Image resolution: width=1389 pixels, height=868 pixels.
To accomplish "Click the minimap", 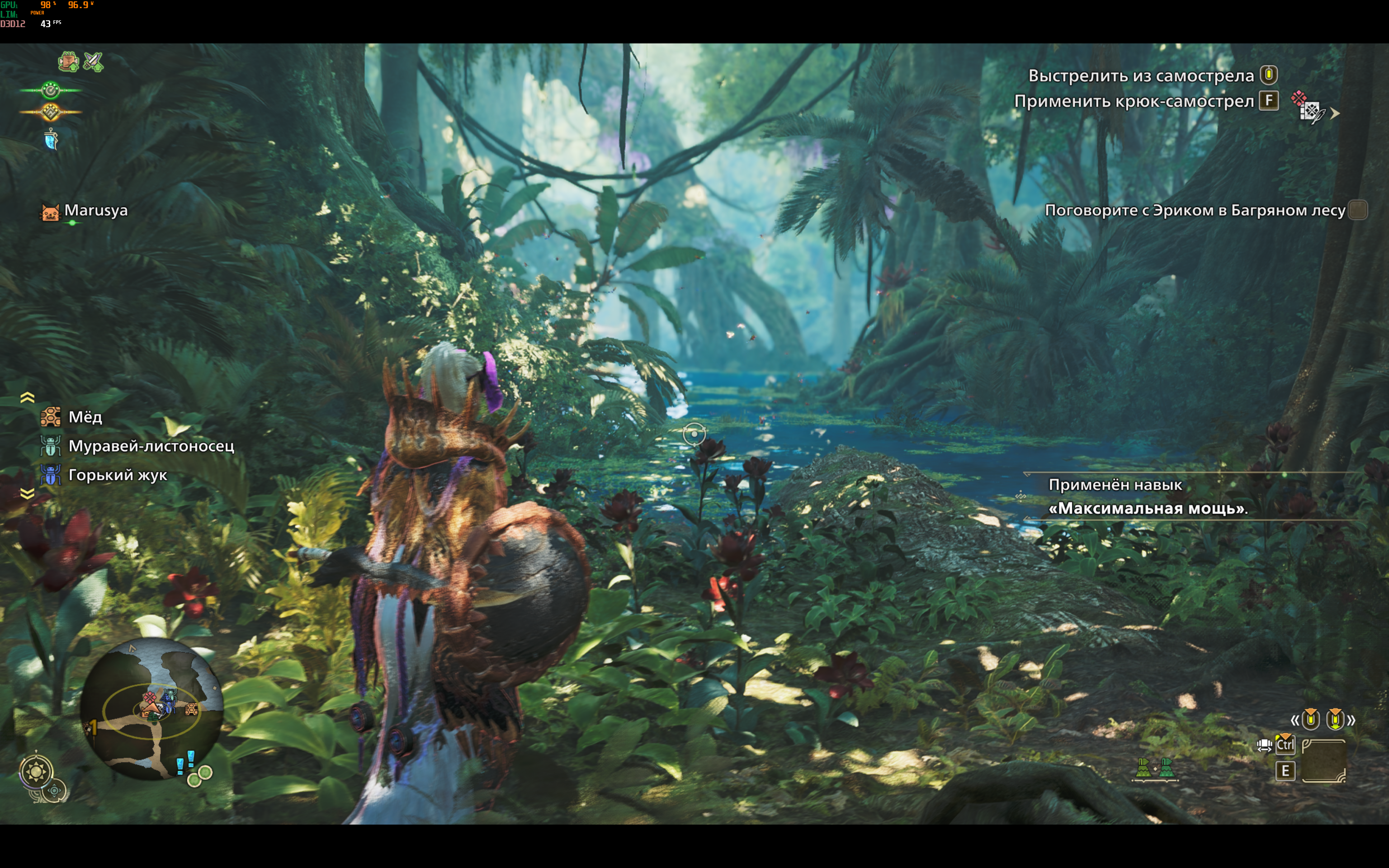I will 151,709.
